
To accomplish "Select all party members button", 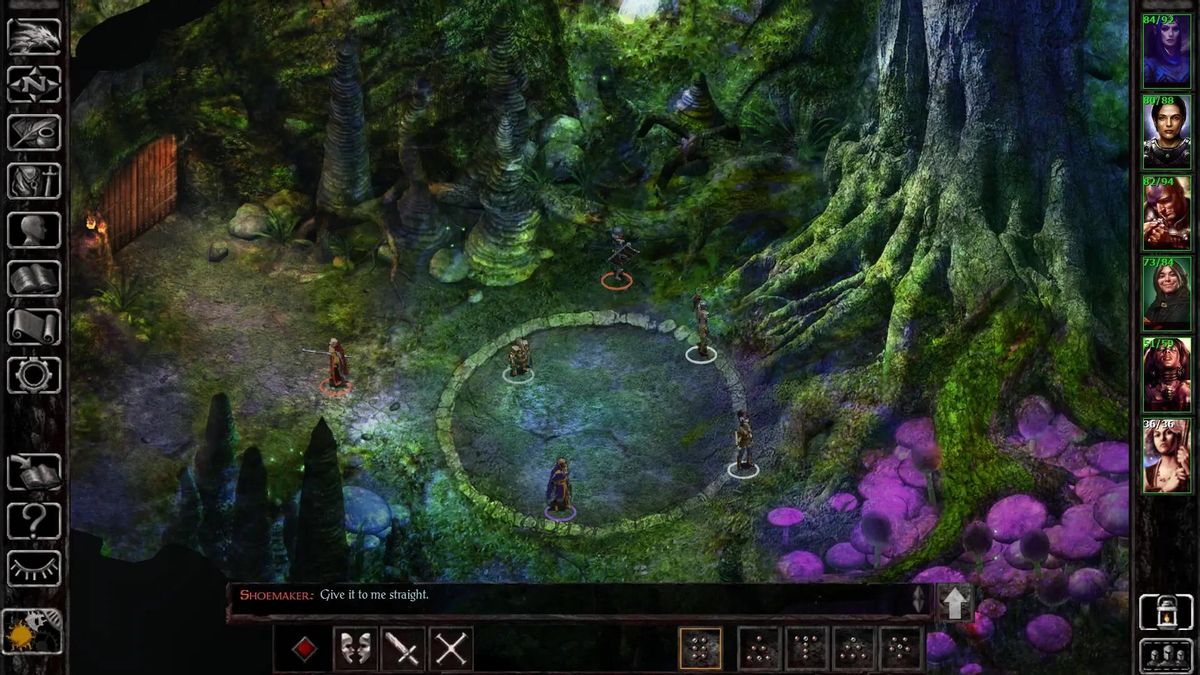I will pyautogui.click(x=1166, y=656).
